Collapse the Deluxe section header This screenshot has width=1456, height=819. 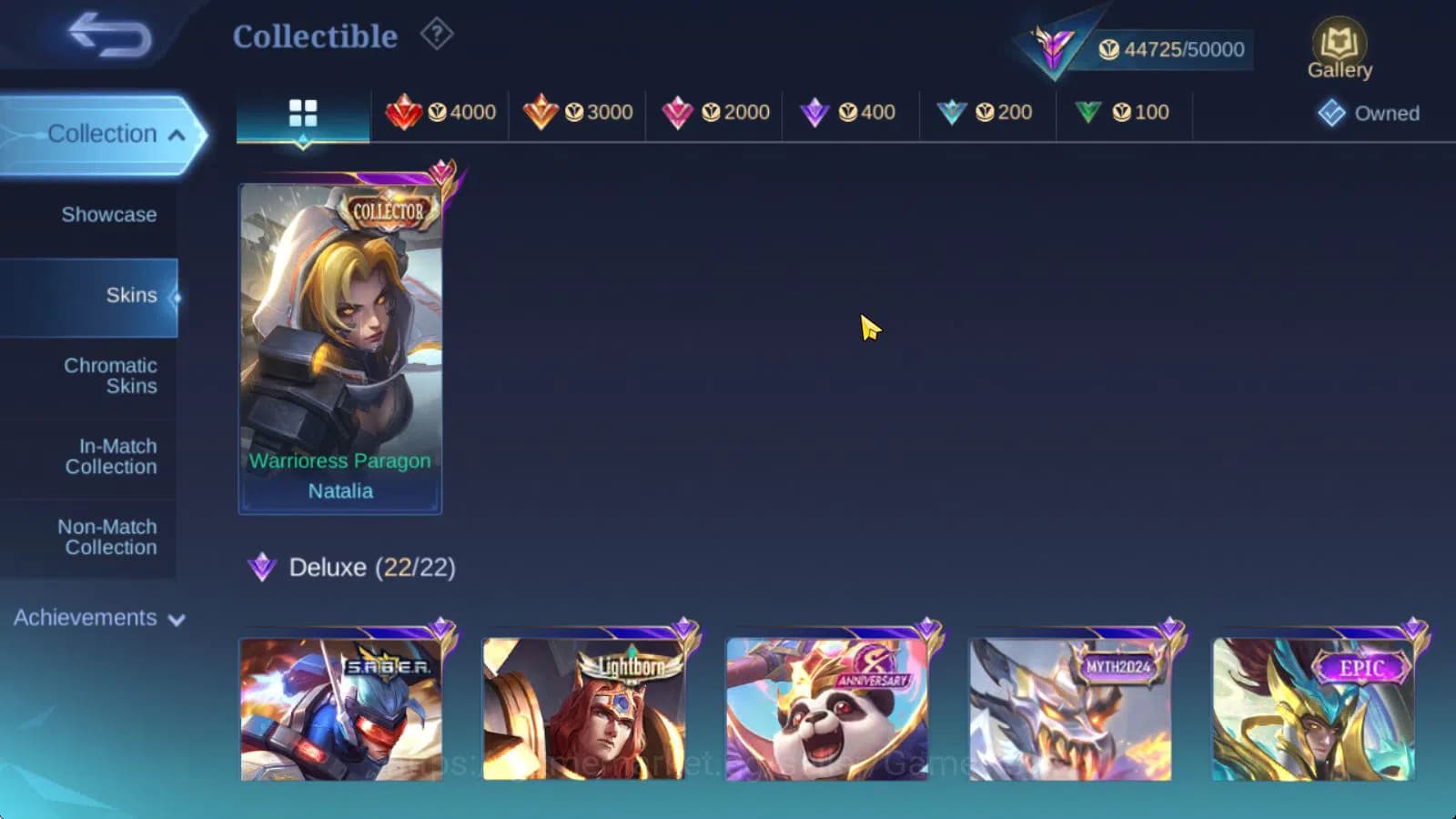[349, 567]
